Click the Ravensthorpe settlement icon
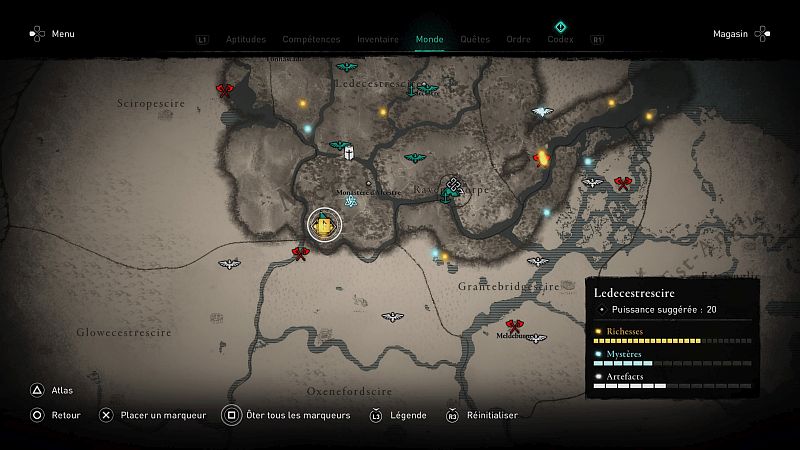The height and width of the screenshot is (450, 800). click(x=455, y=186)
